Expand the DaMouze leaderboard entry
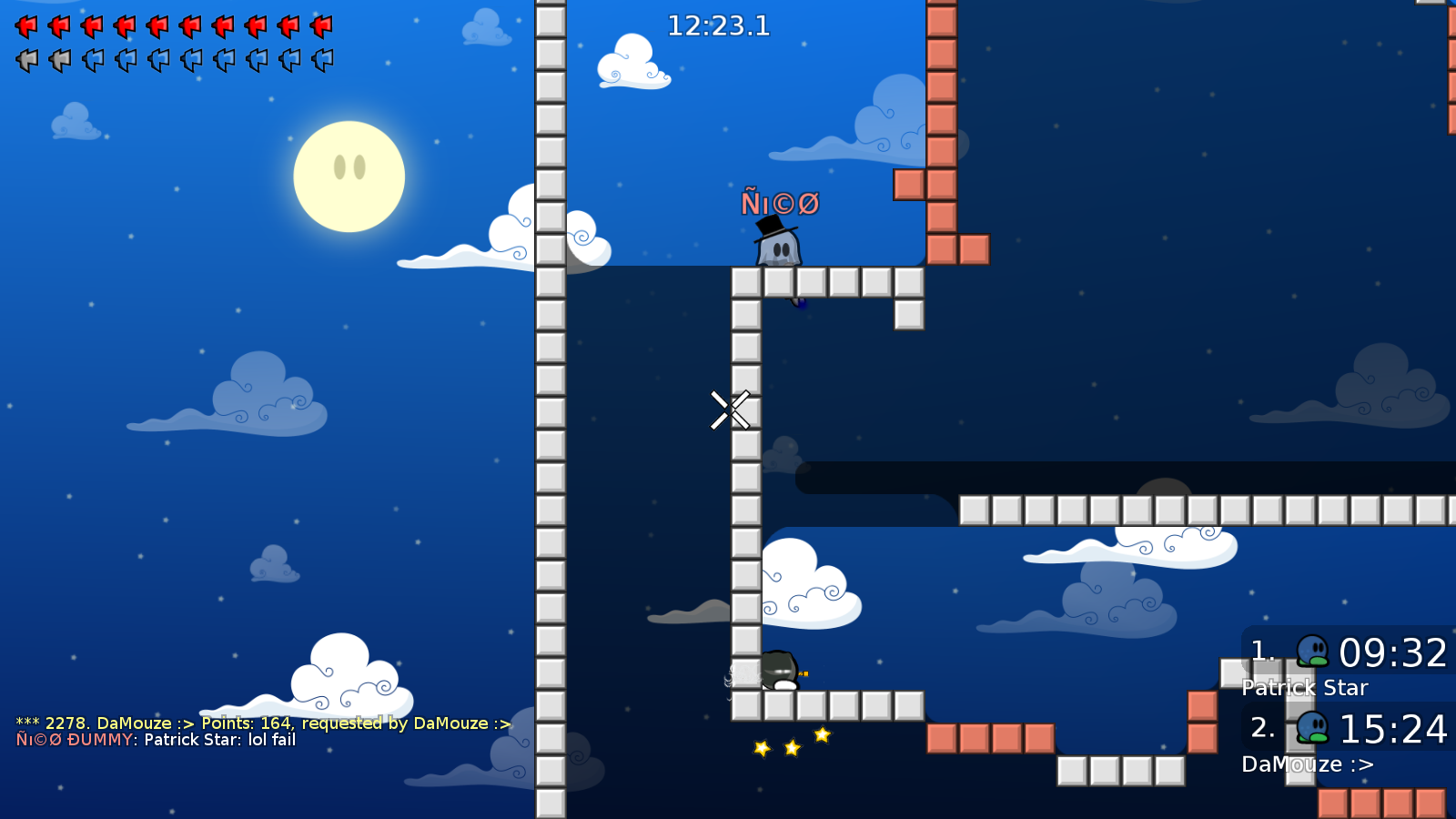This screenshot has height=819, width=1456. [1308, 764]
